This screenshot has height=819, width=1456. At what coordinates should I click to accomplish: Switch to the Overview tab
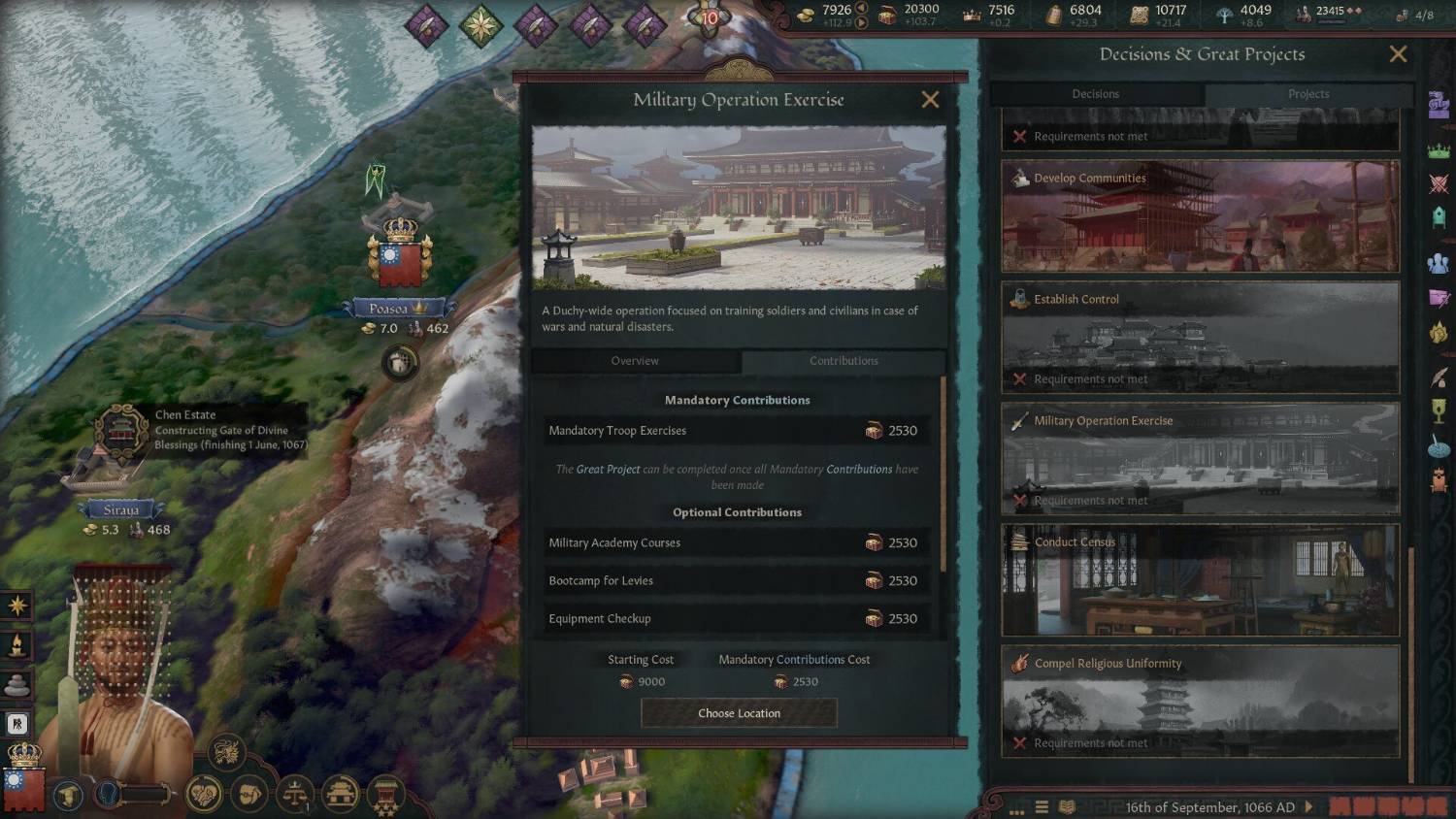point(635,361)
